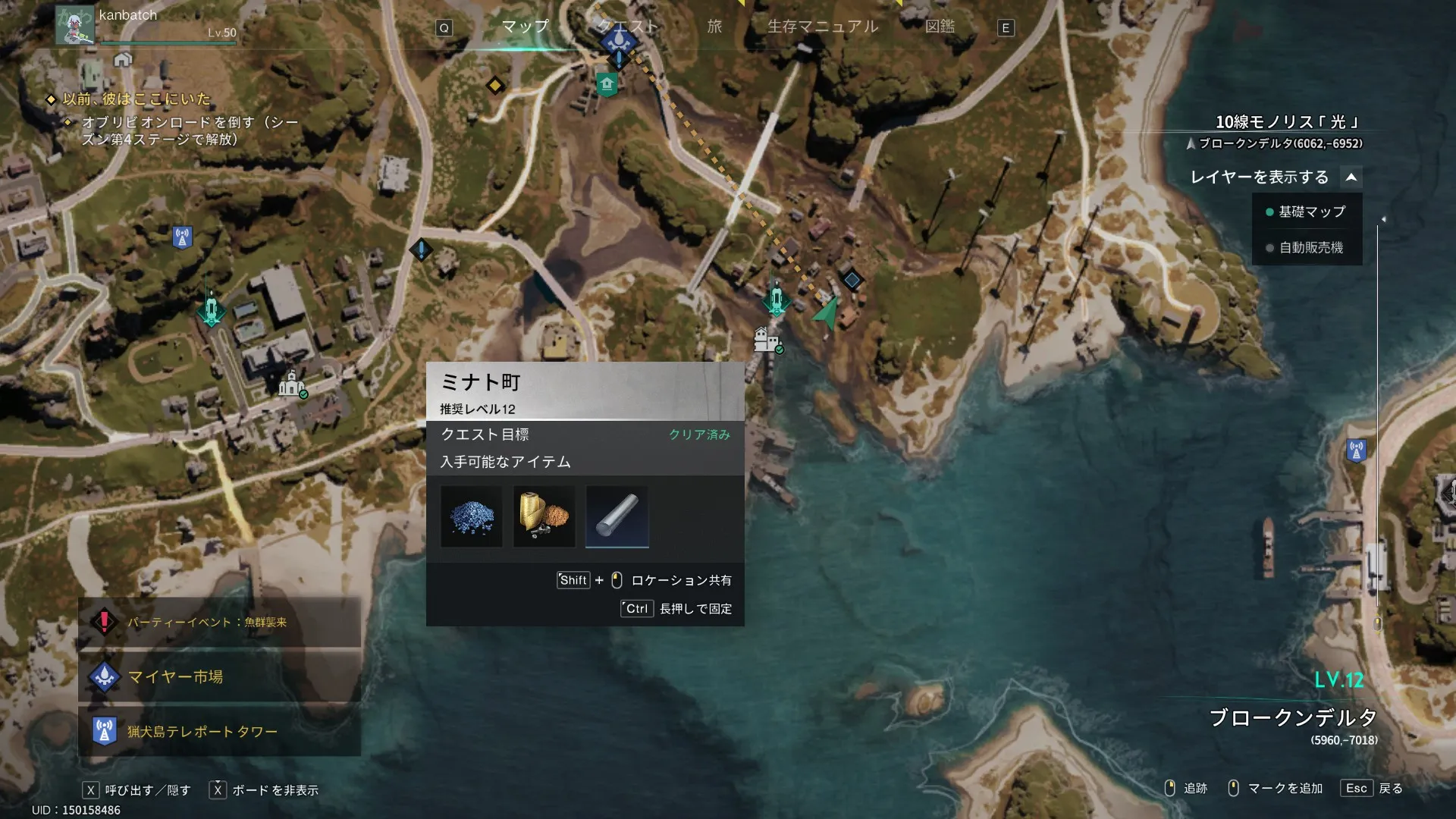Select the gold roll and powder item
The width and height of the screenshot is (1456, 819).
[544, 516]
